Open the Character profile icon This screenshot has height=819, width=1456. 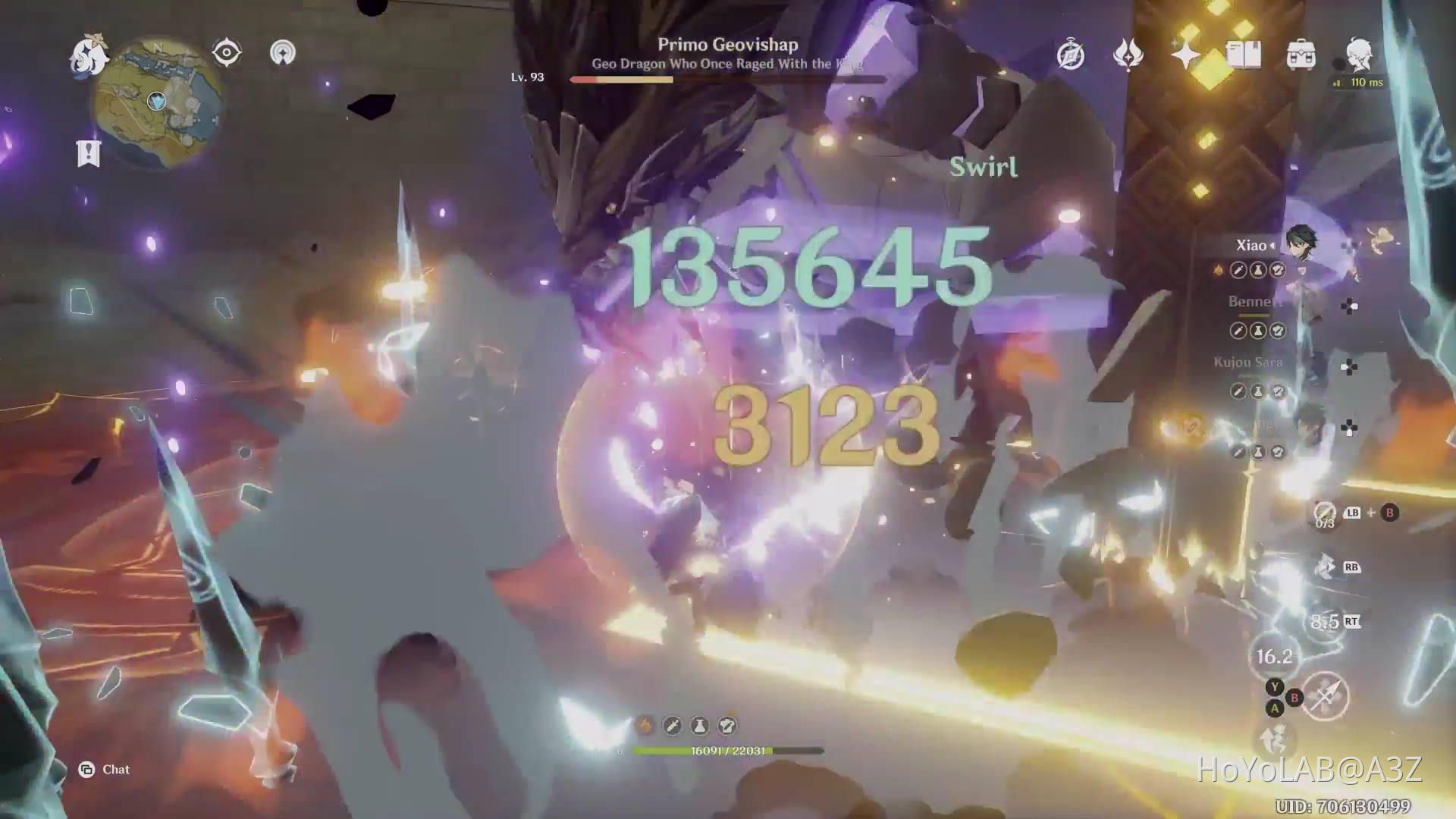tap(1360, 55)
